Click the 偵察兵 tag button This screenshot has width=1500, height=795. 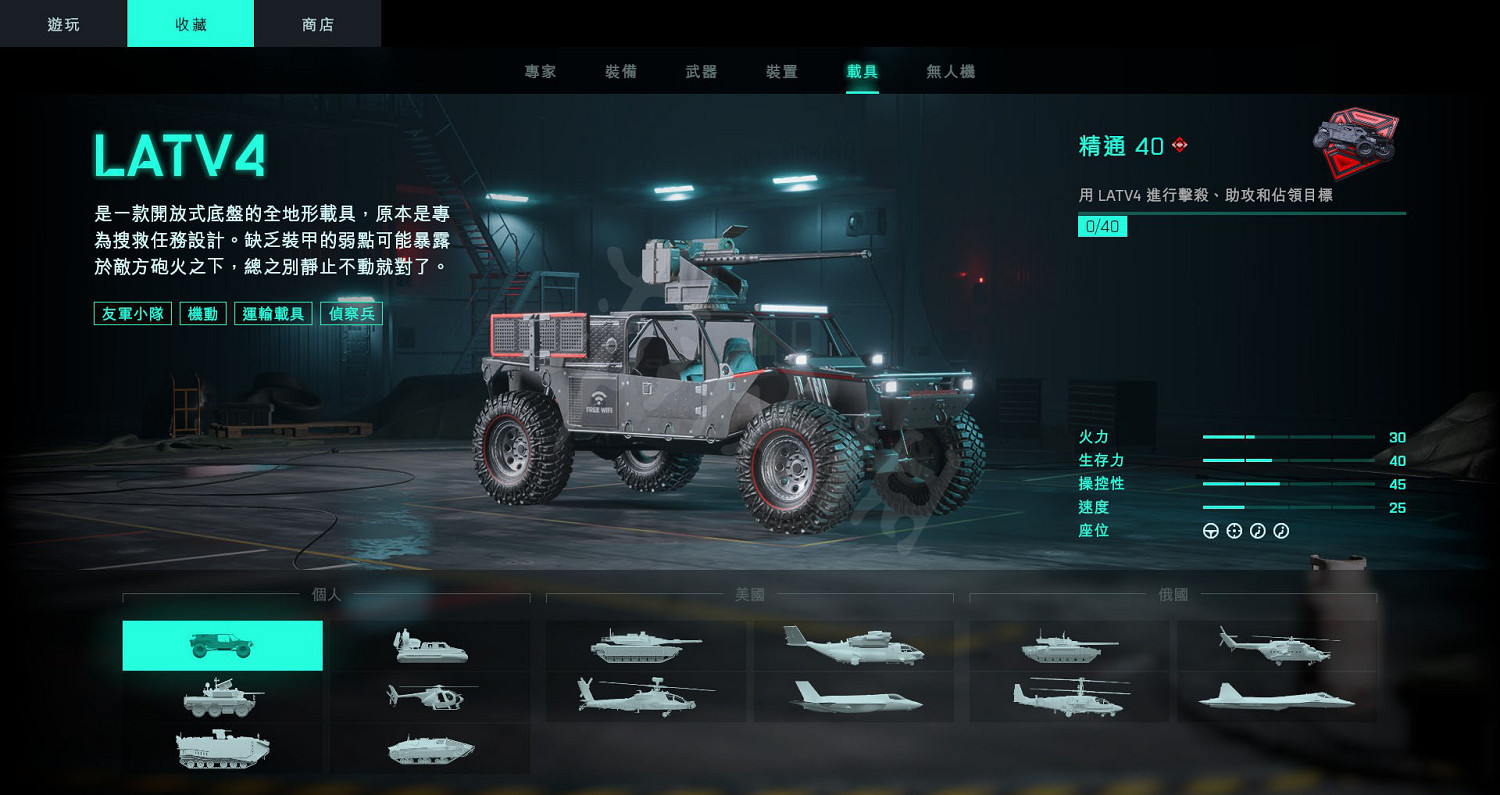pyautogui.click(x=350, y=313)
